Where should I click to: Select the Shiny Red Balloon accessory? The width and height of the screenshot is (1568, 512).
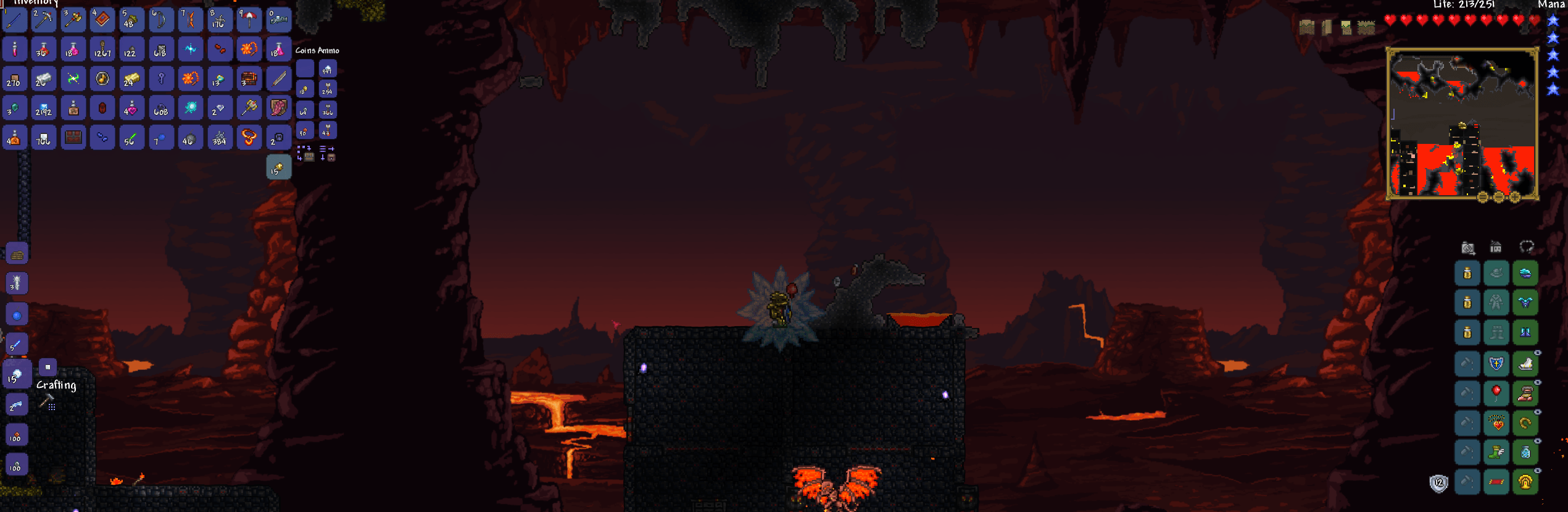pos(1496,393)
